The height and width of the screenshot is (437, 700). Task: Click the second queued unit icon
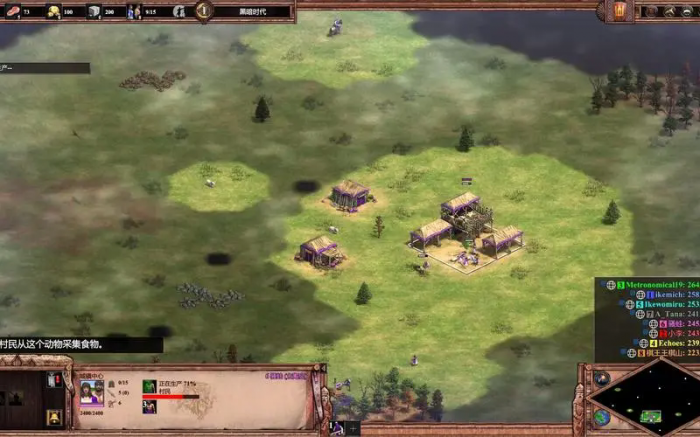tap(149, 406)
